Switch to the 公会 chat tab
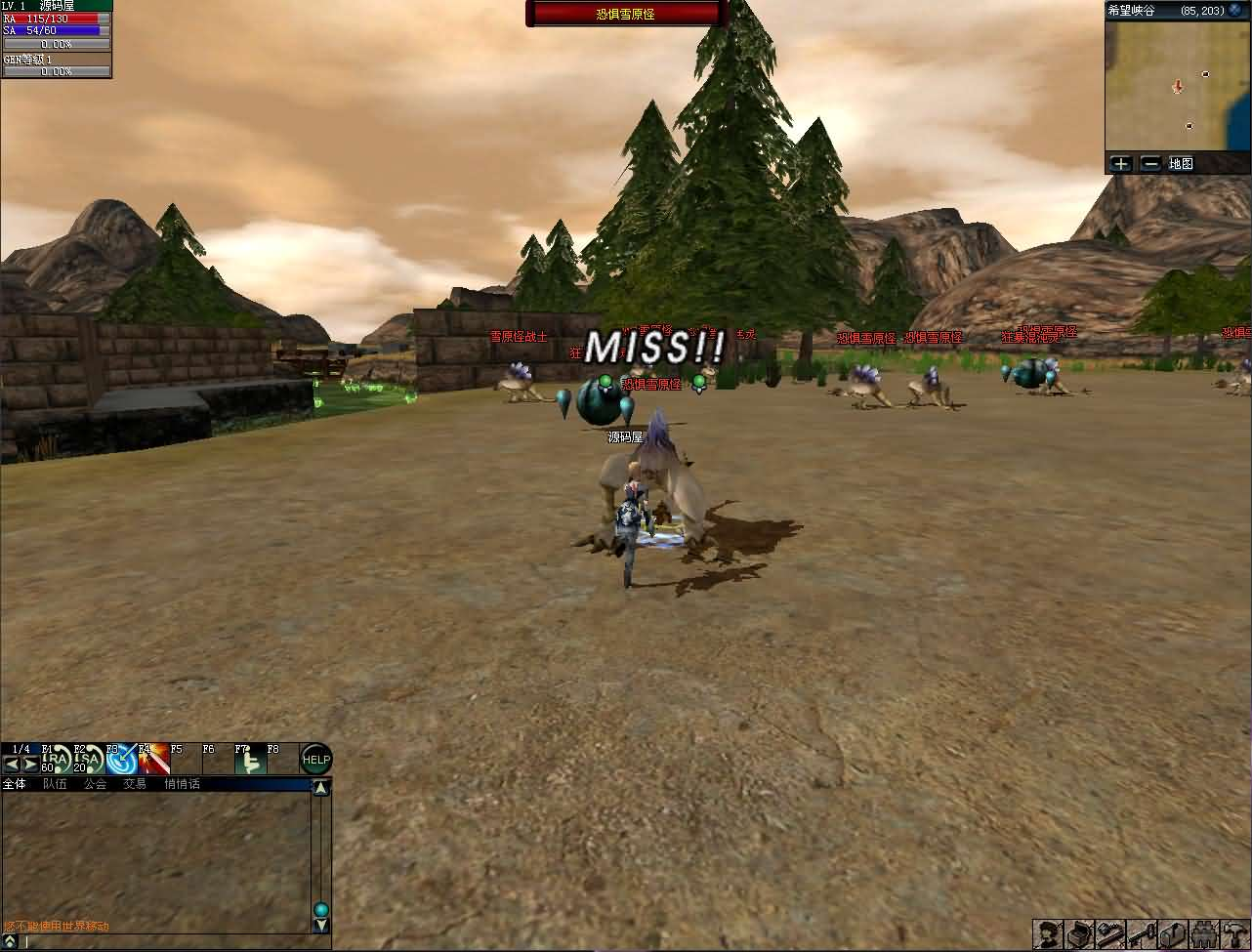 pos(95,784)
